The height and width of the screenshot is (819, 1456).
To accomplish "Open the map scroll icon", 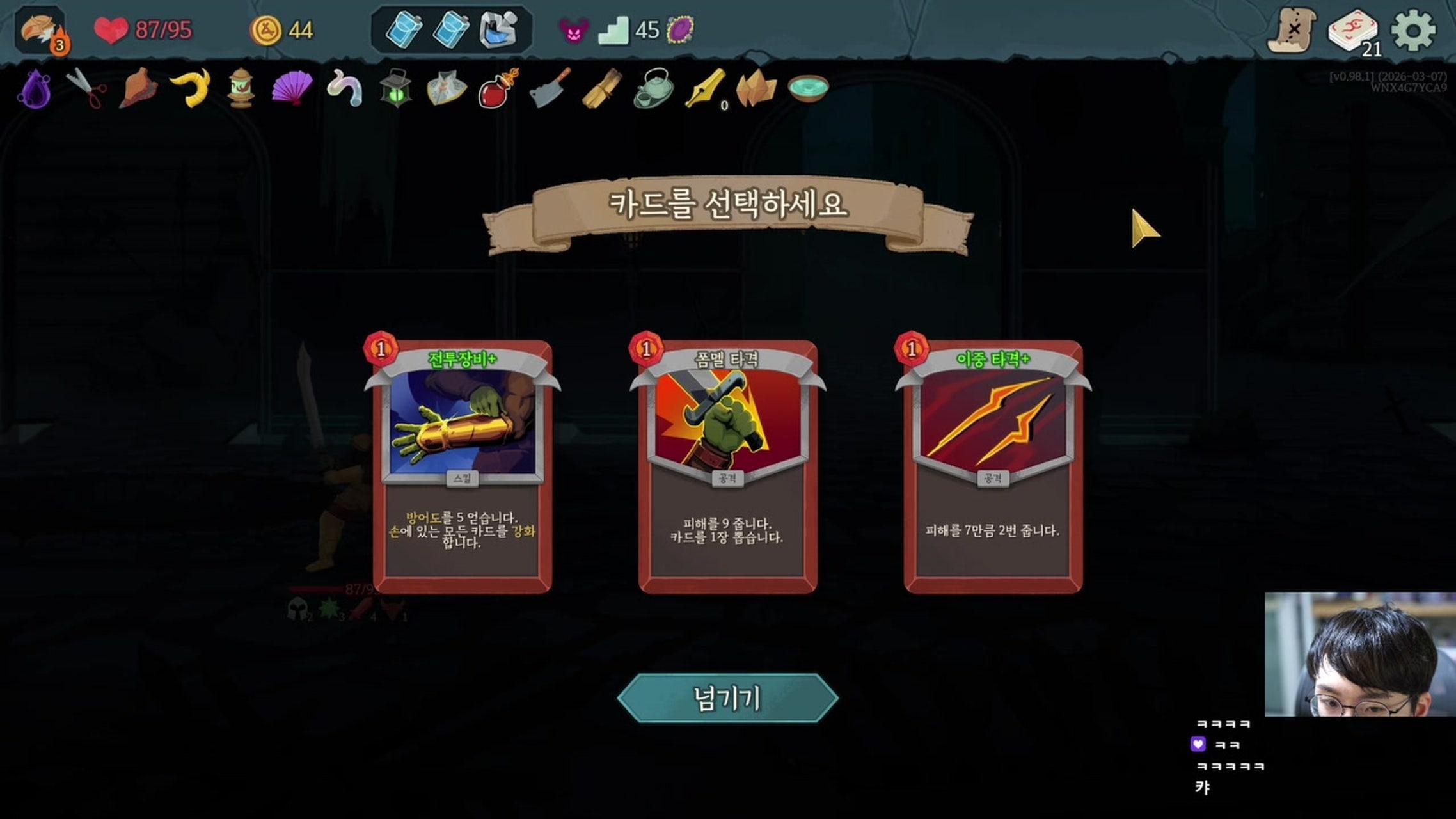I will coord(1292,30).
